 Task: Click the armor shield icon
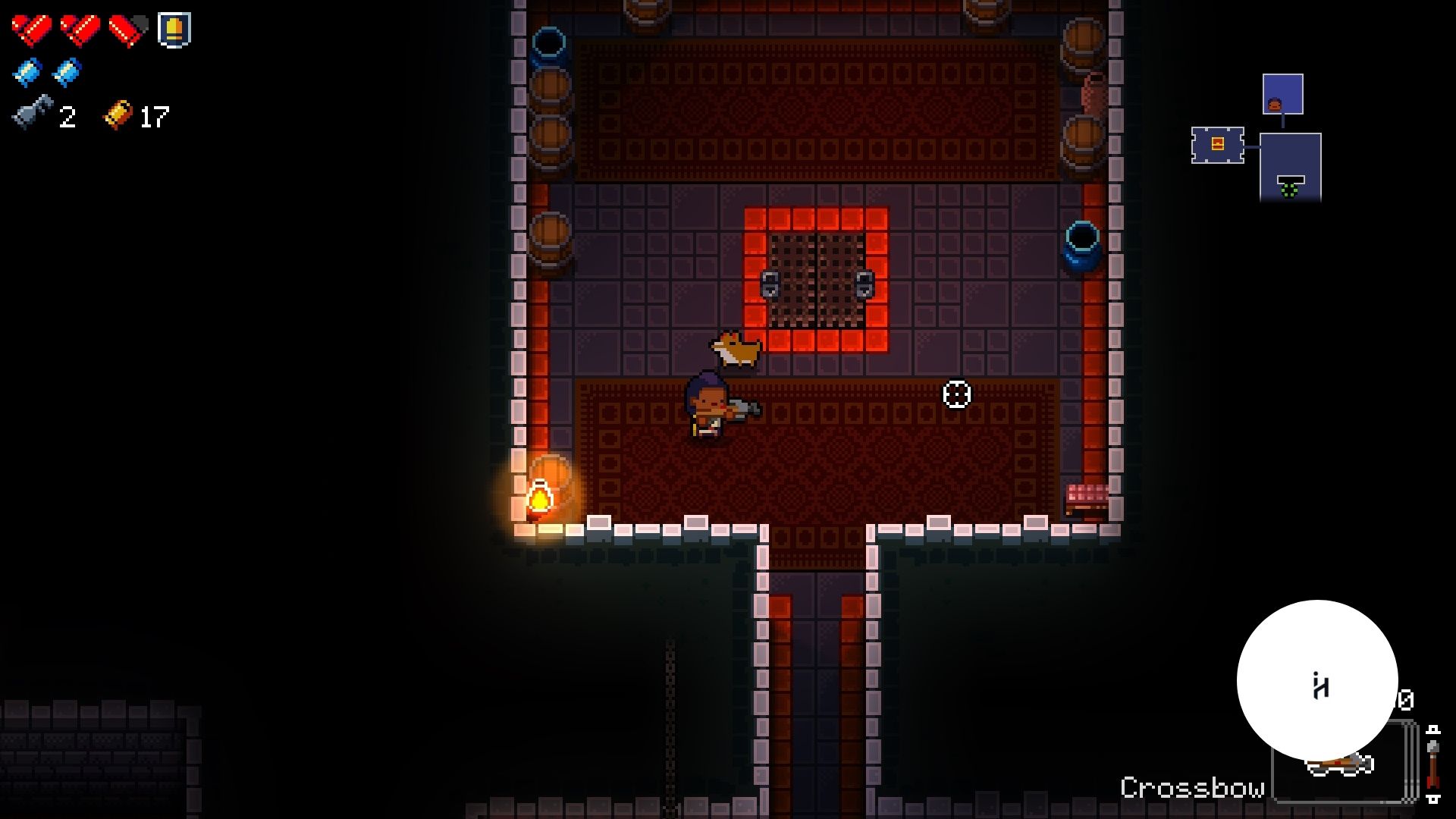[x=174, y=30]
